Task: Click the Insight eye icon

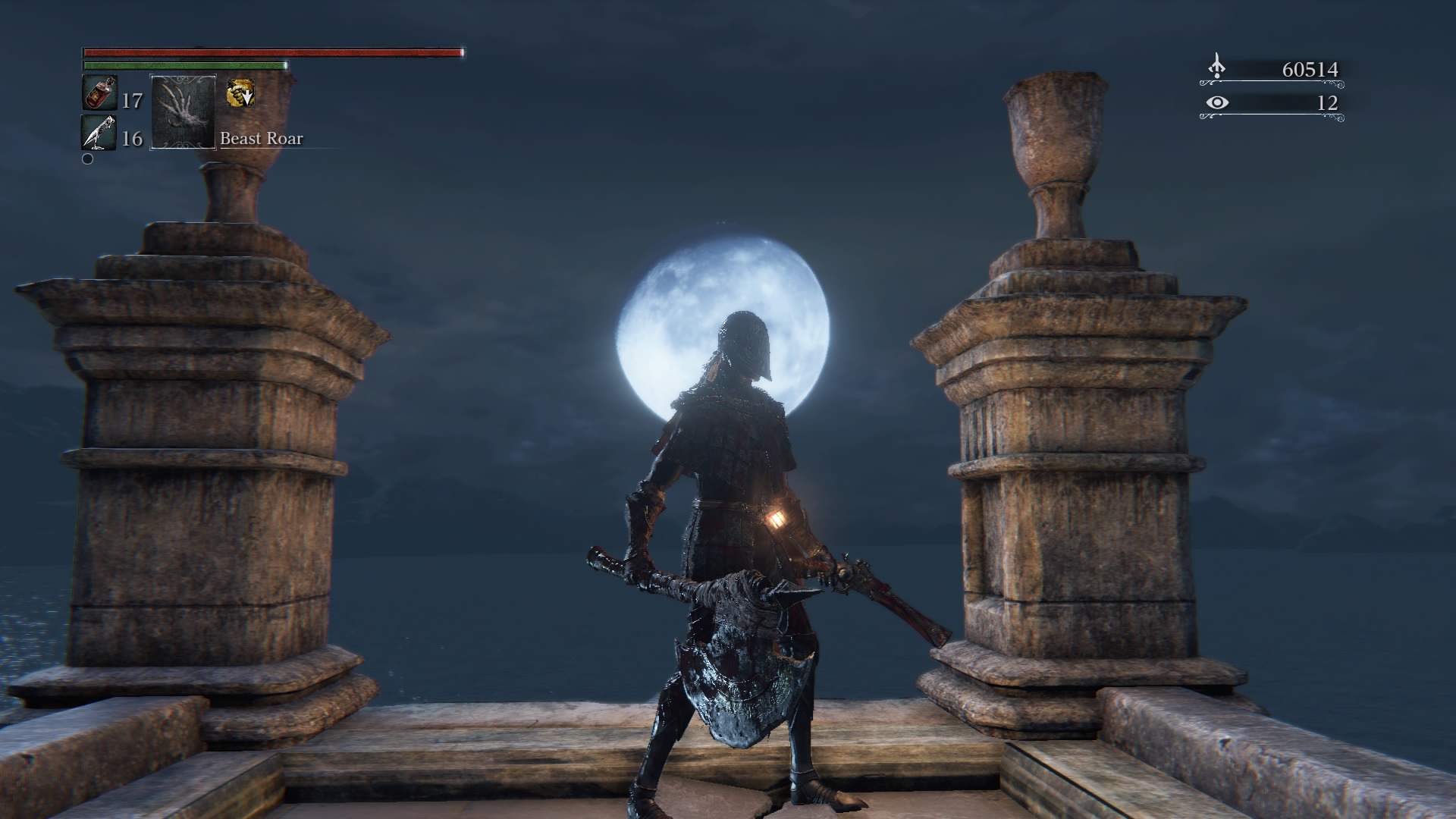Action: 1216,102
